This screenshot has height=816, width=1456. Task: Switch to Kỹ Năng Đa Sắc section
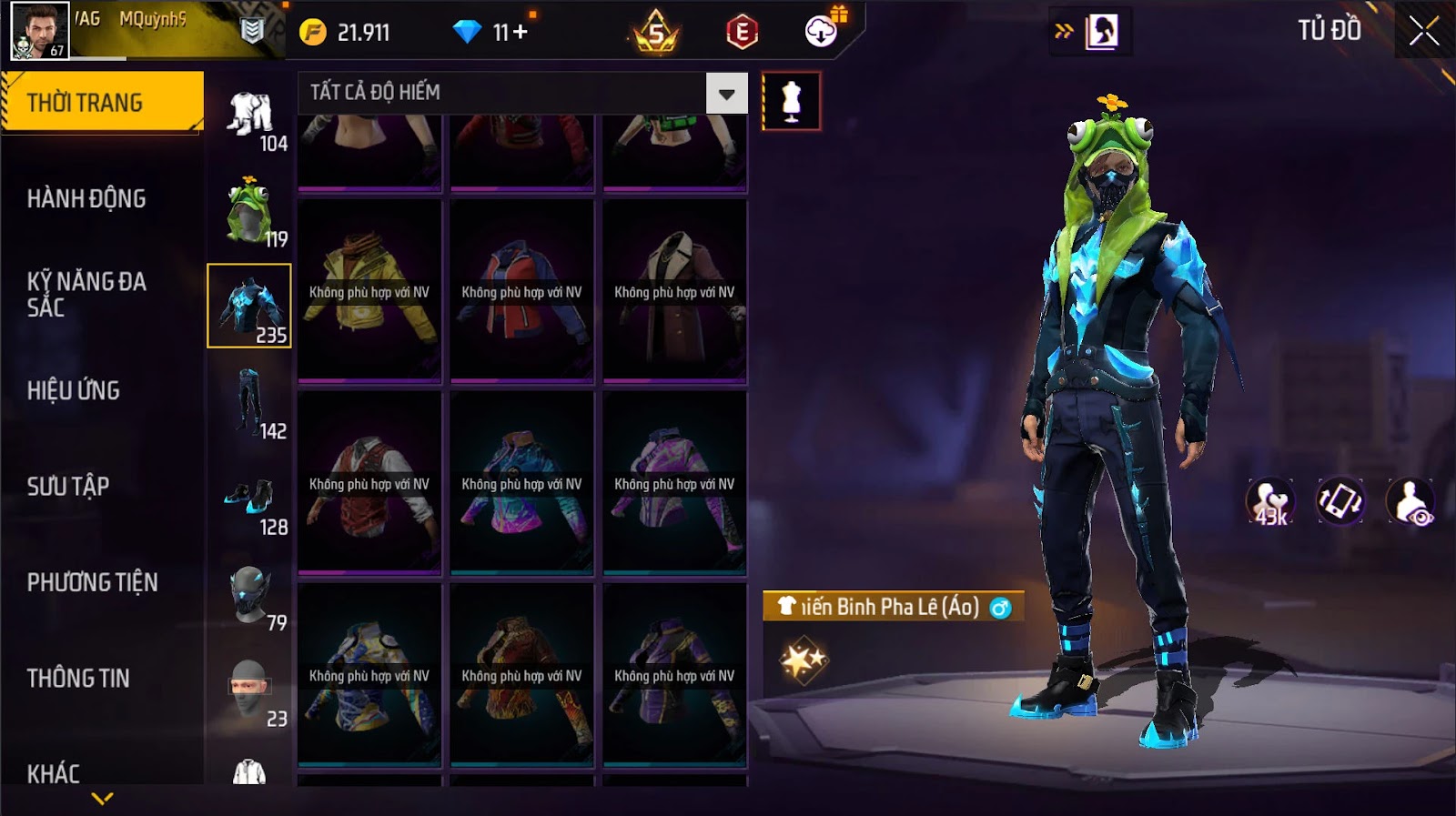tap(86, 294)
